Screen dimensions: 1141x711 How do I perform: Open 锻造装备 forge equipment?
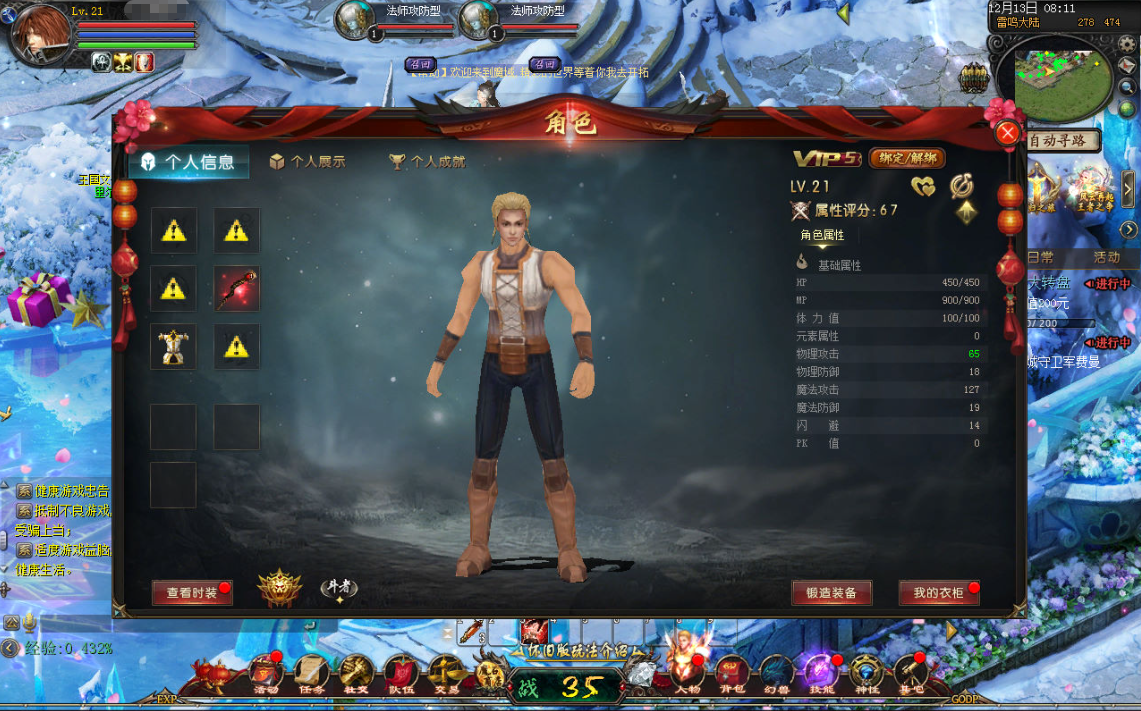pyautogui.click(x=831, y=593)
